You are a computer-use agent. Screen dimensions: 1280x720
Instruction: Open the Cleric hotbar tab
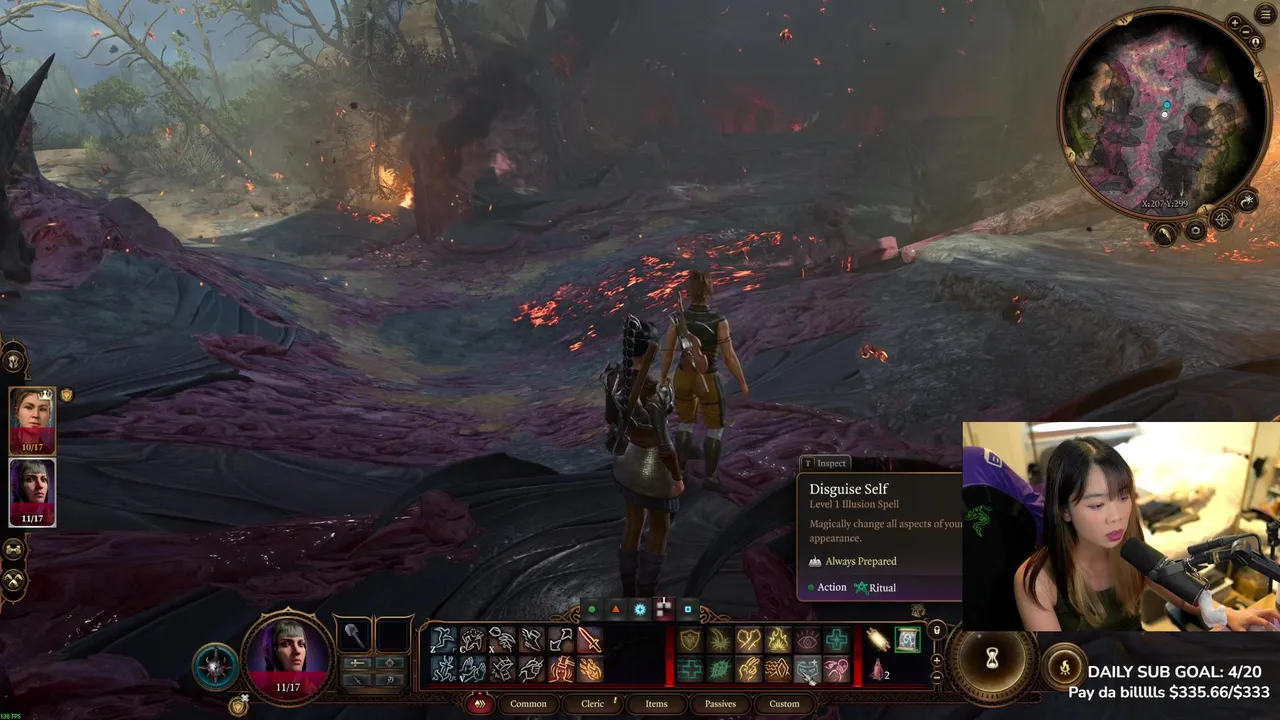click(x=593, y=704)
